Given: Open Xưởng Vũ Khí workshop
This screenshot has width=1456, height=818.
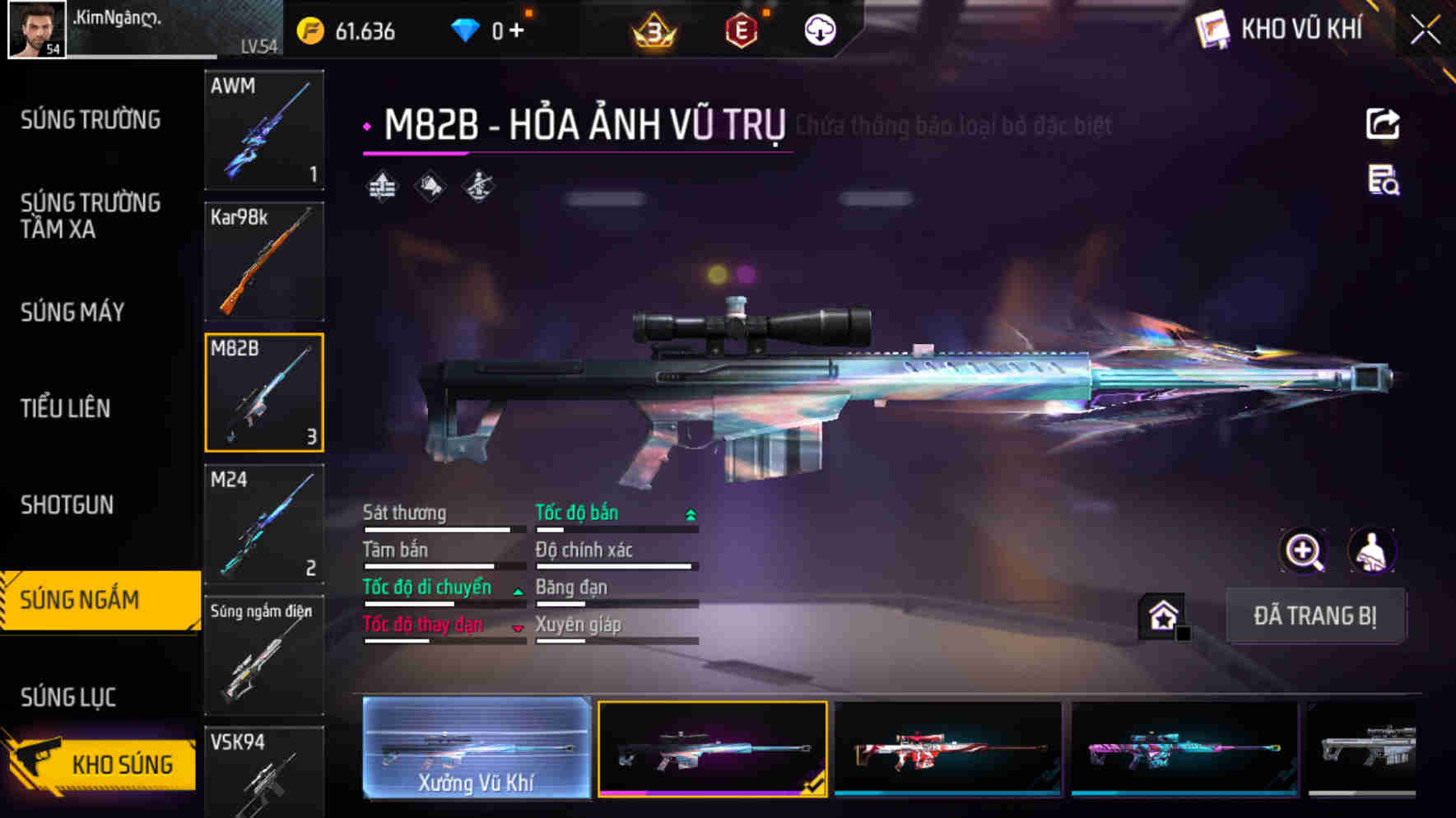Looking at the screenshot, I should (476, 751).
